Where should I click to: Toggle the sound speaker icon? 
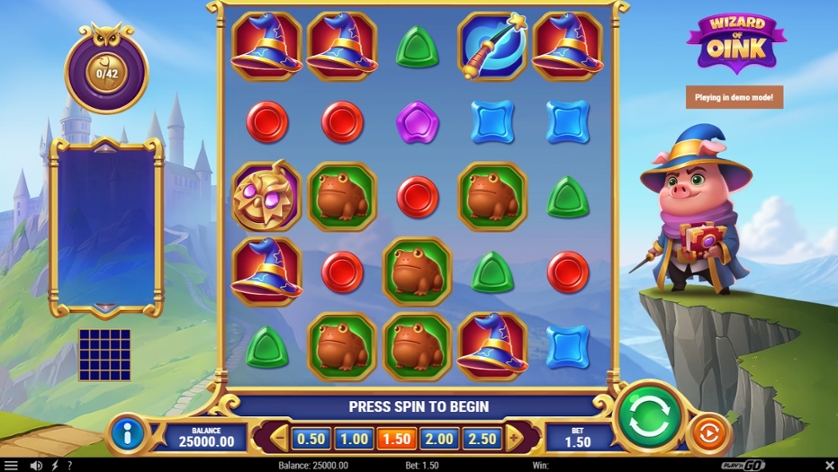[x=37, y=465]
